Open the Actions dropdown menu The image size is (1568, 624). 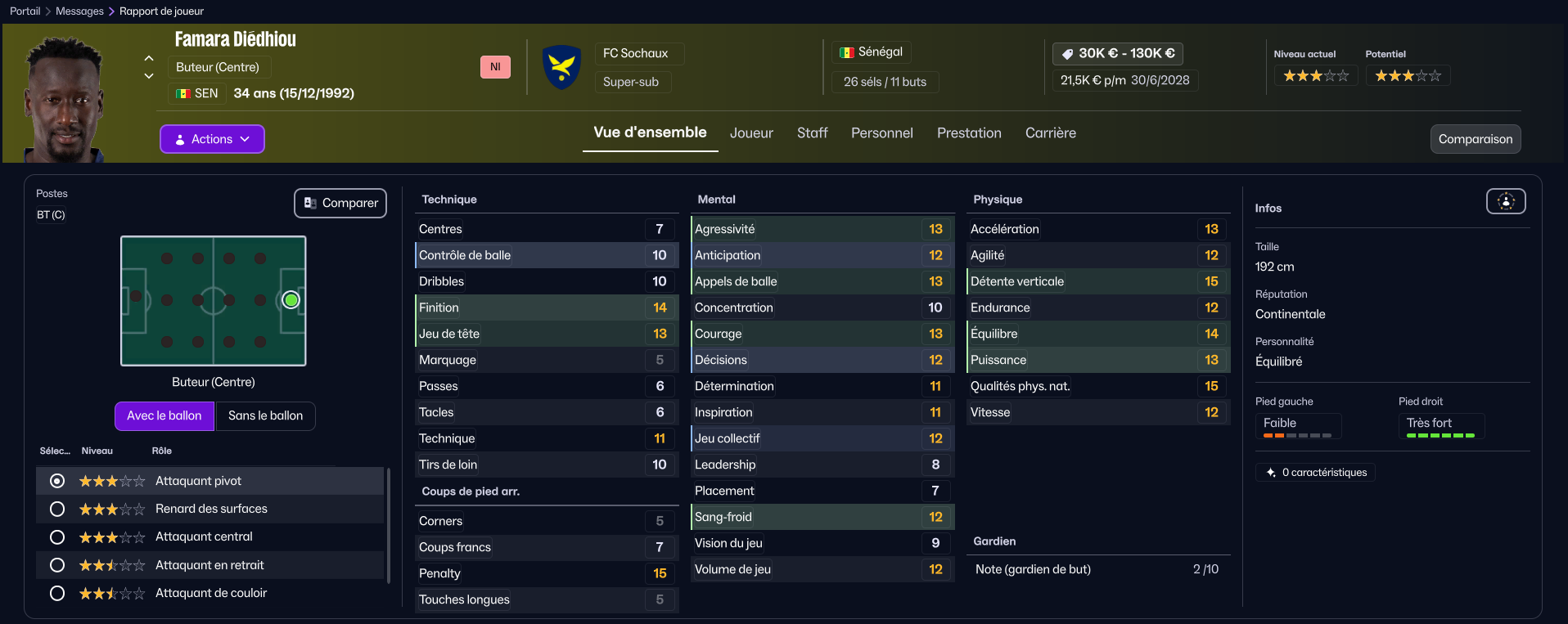[212, 139]
